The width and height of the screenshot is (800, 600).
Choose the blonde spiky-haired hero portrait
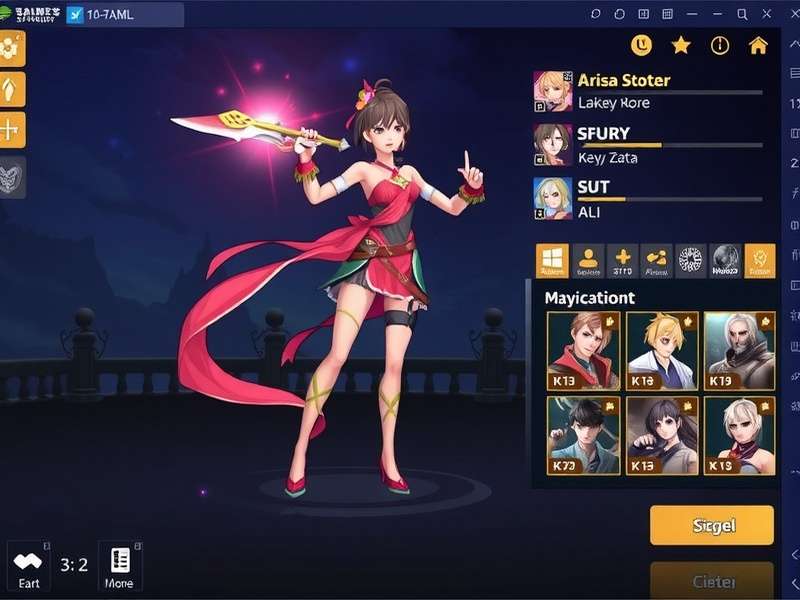coord(661,350)
